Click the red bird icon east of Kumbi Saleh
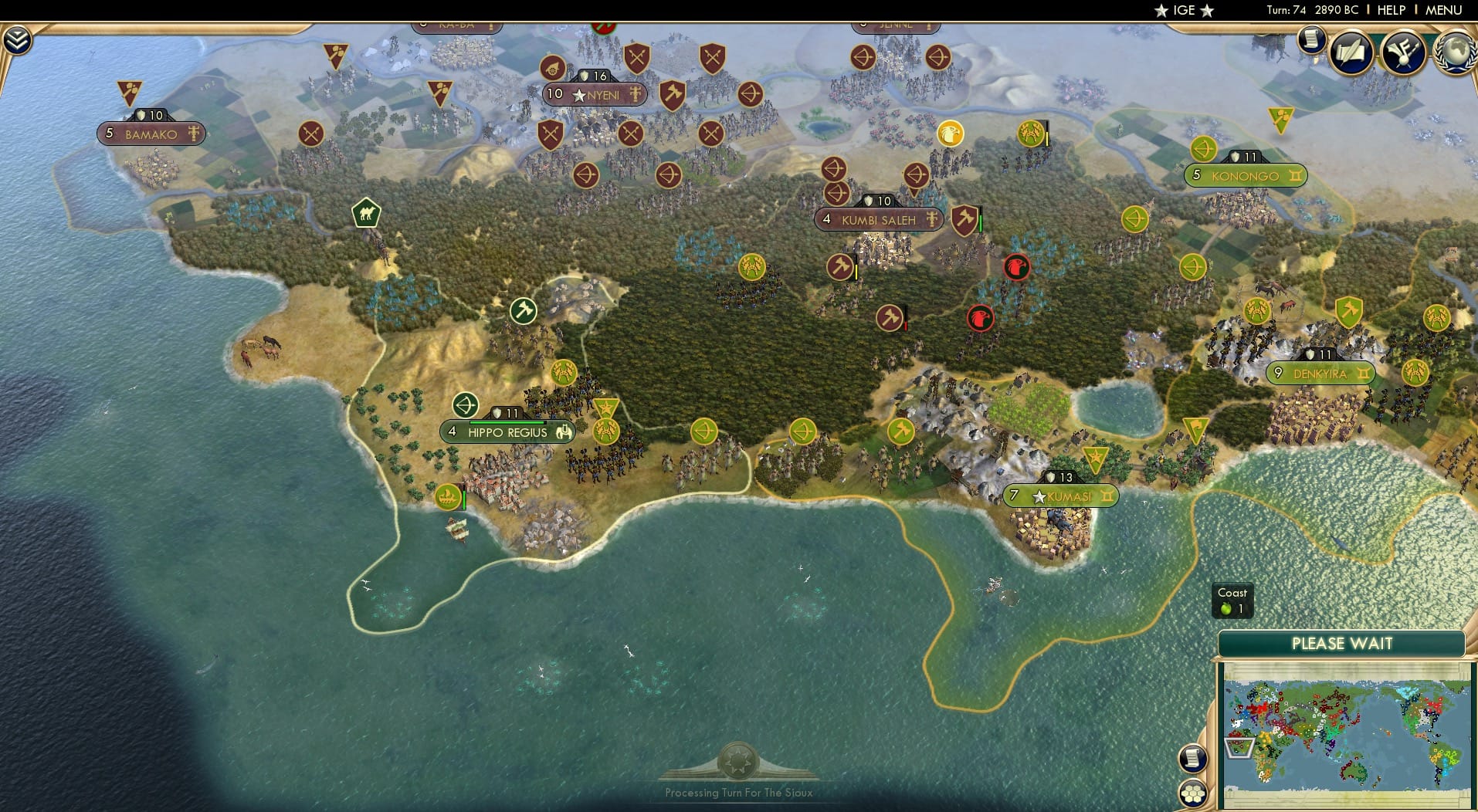The image size is (1478, 812). coord(1016,266)
